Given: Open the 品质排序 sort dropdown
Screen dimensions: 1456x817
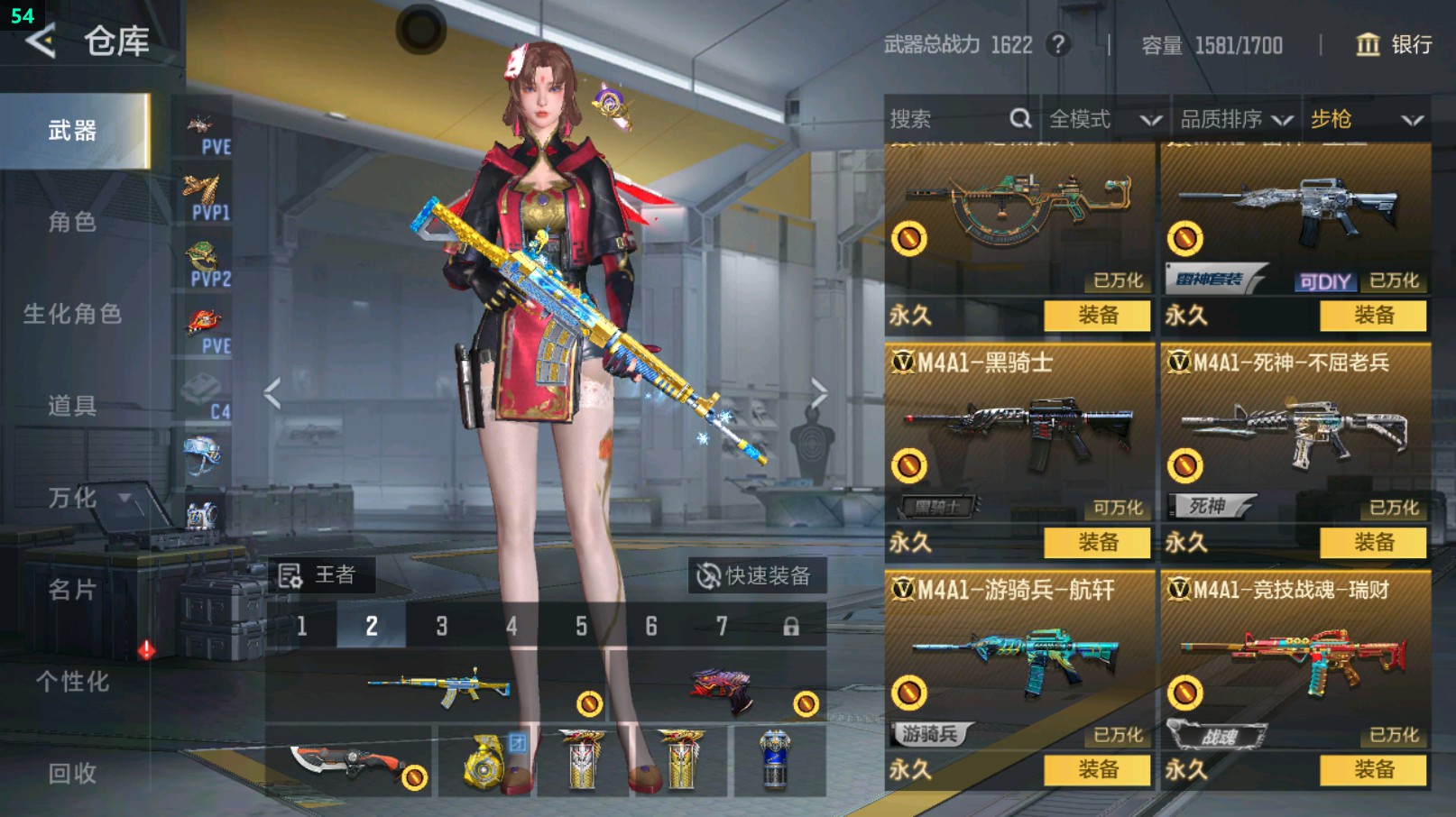Looking at the screenshot, I should (1236, 119).
